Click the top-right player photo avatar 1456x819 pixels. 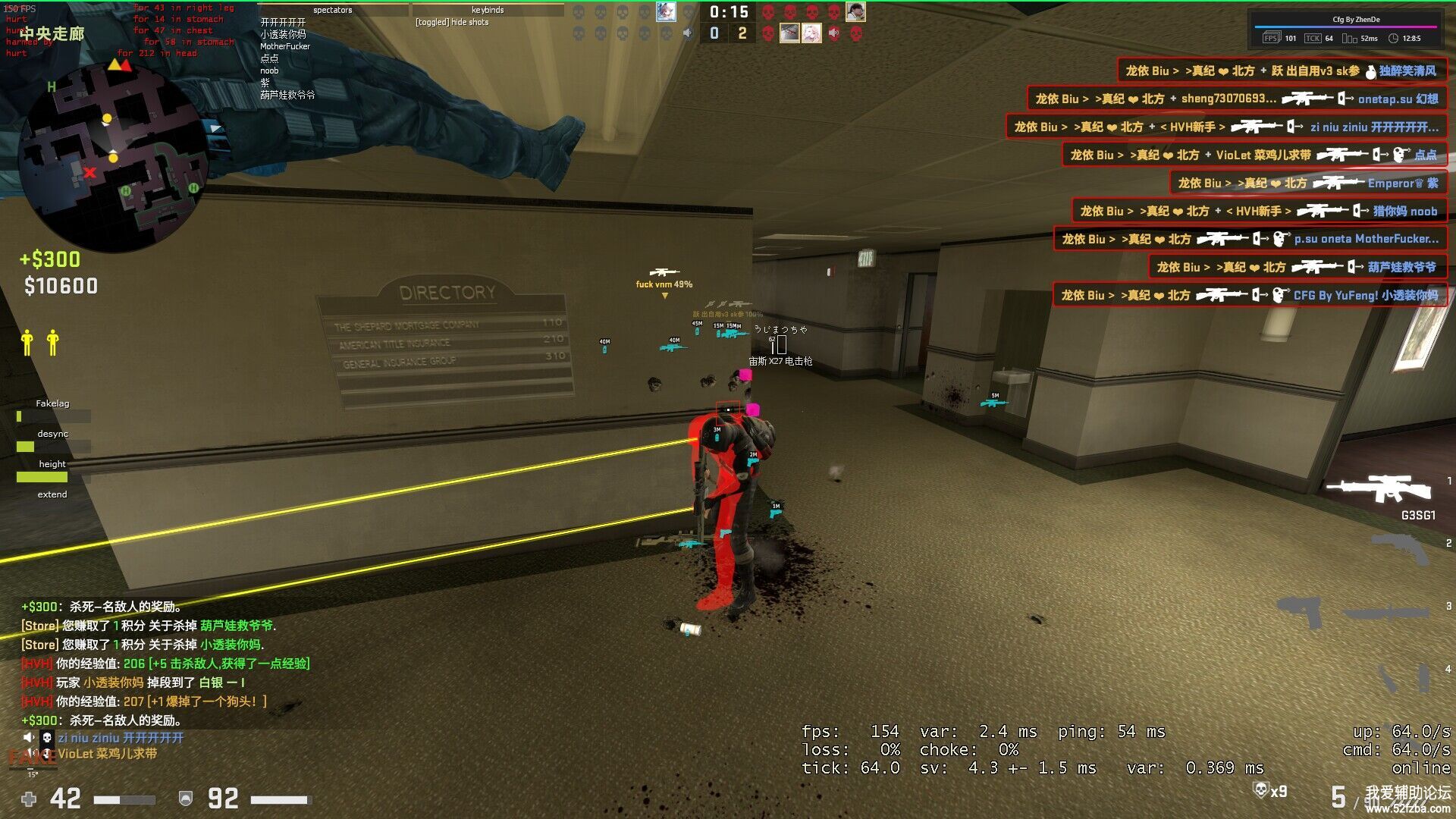point(855,12)
